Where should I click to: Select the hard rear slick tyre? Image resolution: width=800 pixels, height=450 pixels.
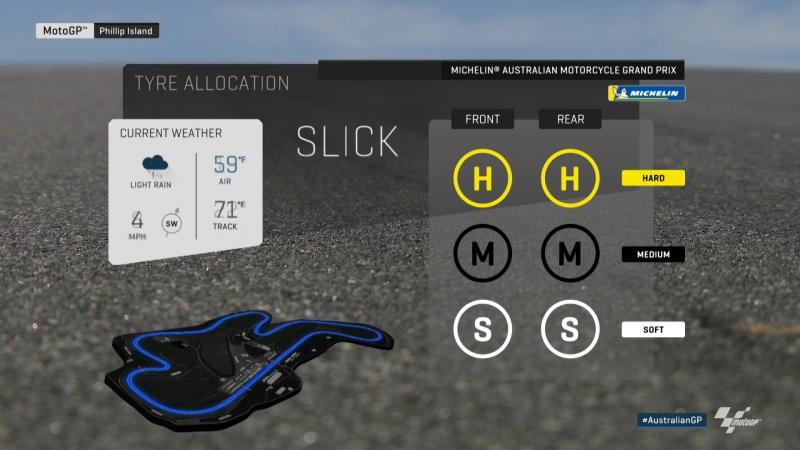(570, 179)
